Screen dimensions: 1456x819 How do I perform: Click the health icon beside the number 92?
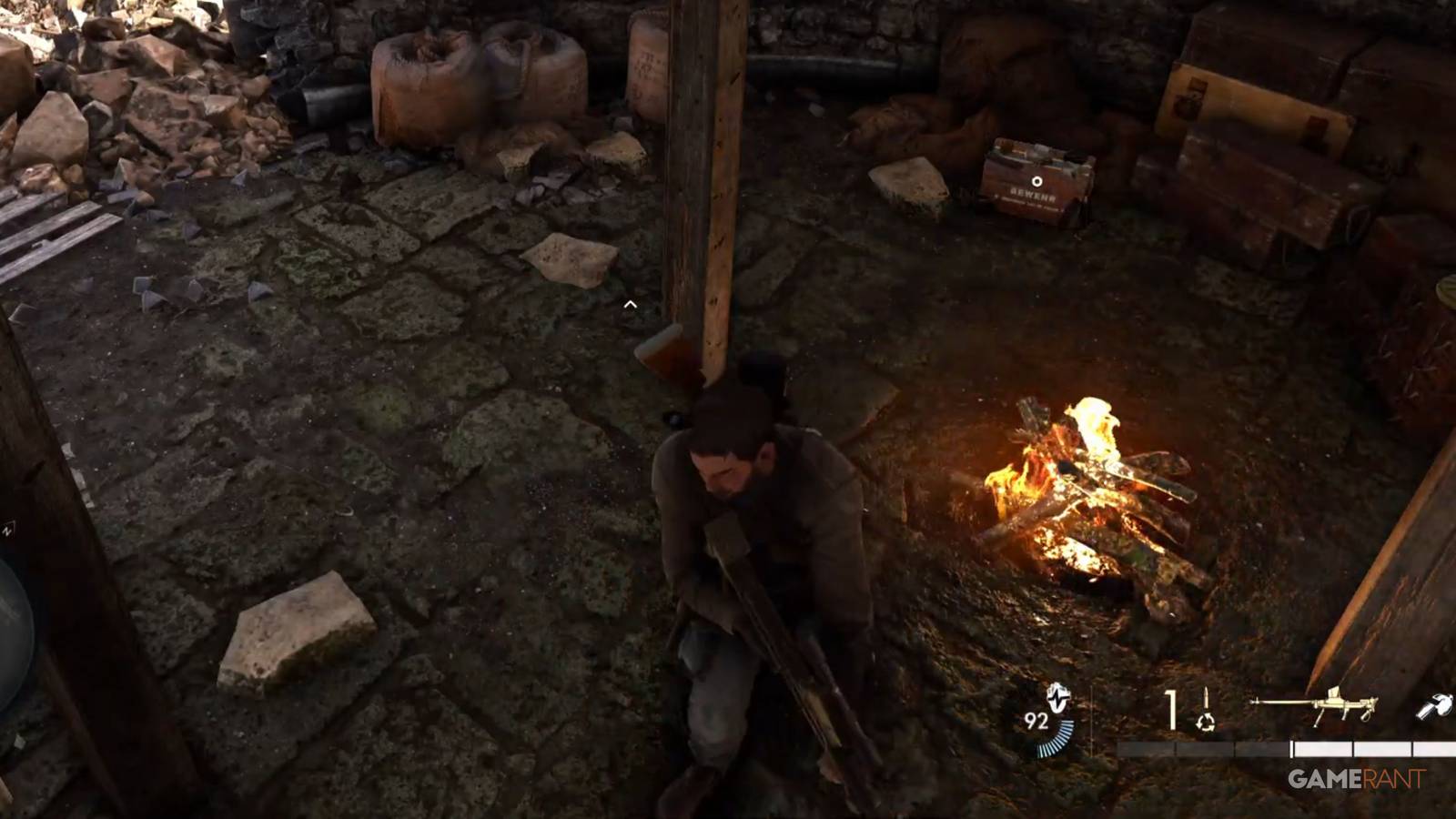point(1058,699)
